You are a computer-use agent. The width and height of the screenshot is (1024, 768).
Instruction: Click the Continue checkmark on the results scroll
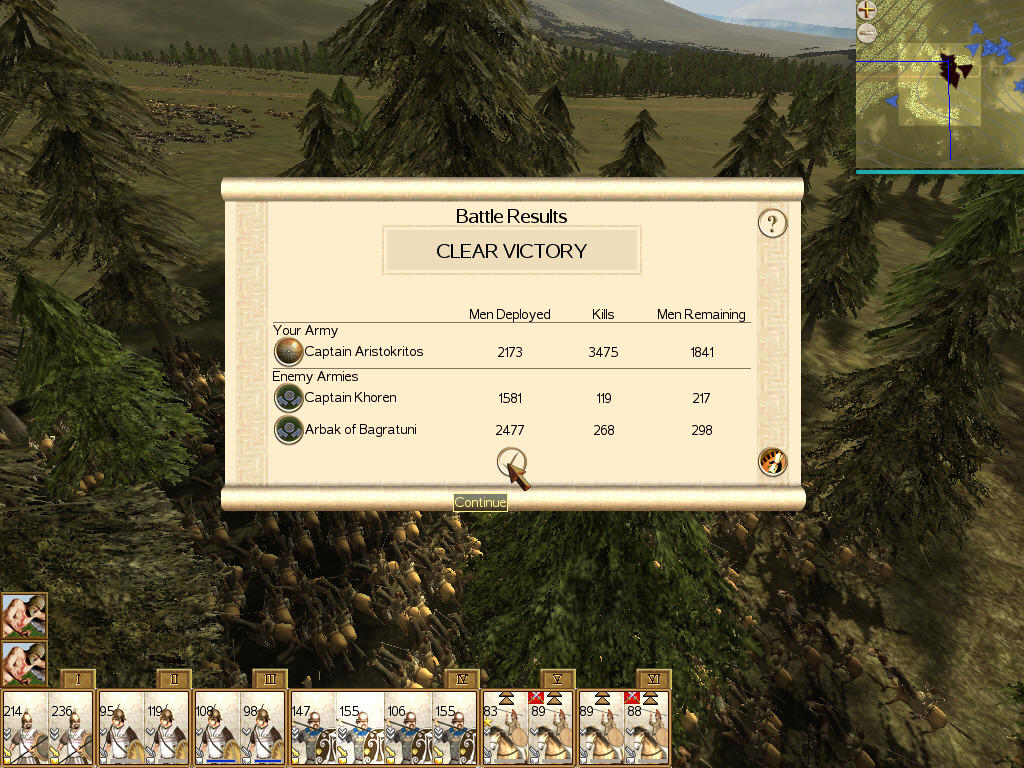click(x=512, y=463)
